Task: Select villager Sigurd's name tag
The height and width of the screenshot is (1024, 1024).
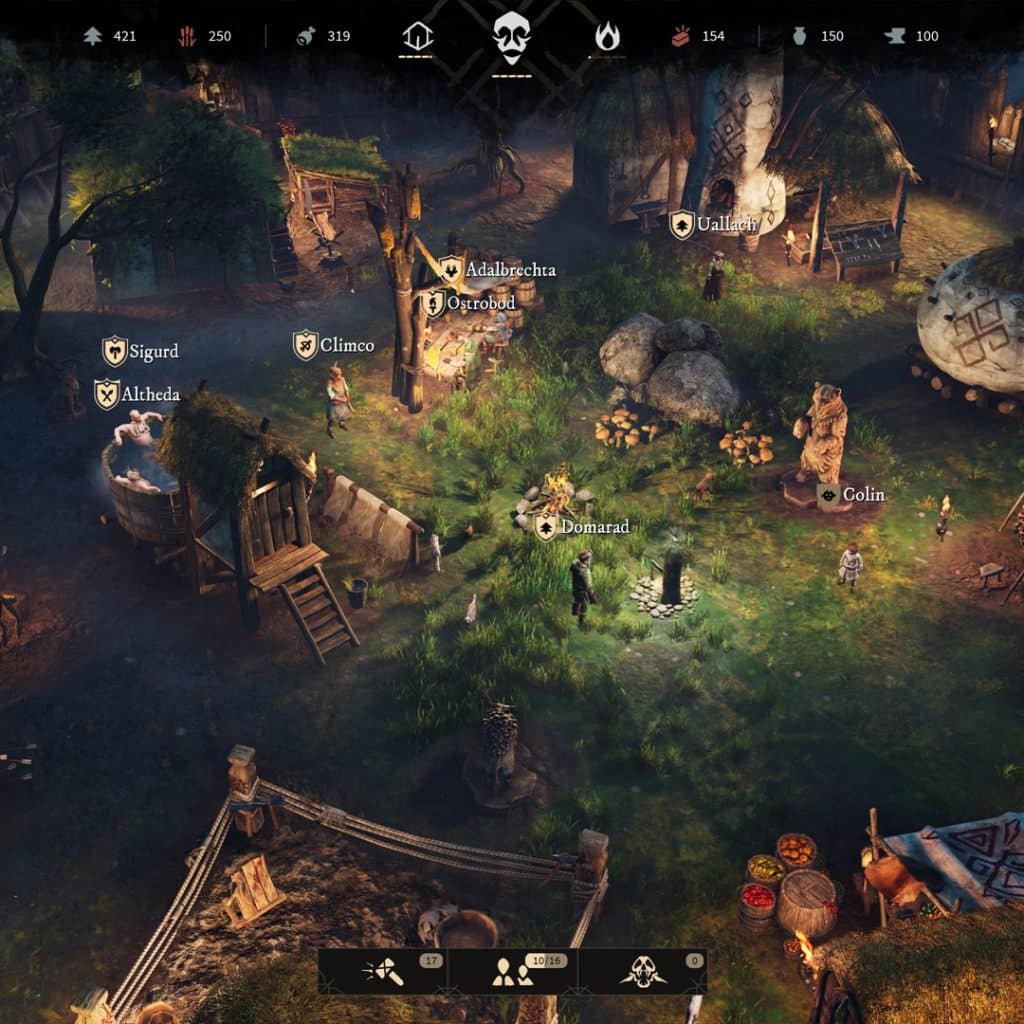Action: point(141,351)
